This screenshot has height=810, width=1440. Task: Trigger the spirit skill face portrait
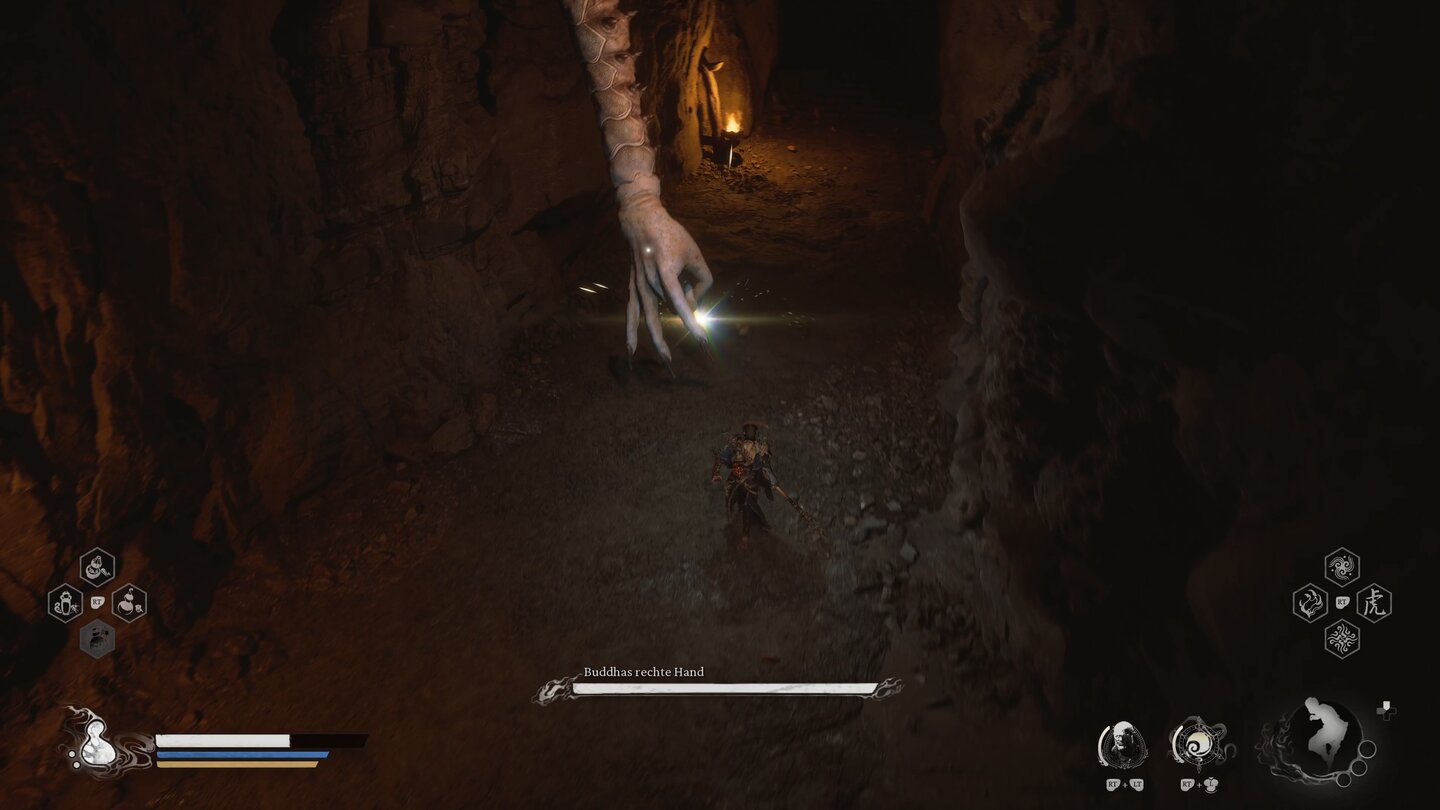tap(1122, 744)
